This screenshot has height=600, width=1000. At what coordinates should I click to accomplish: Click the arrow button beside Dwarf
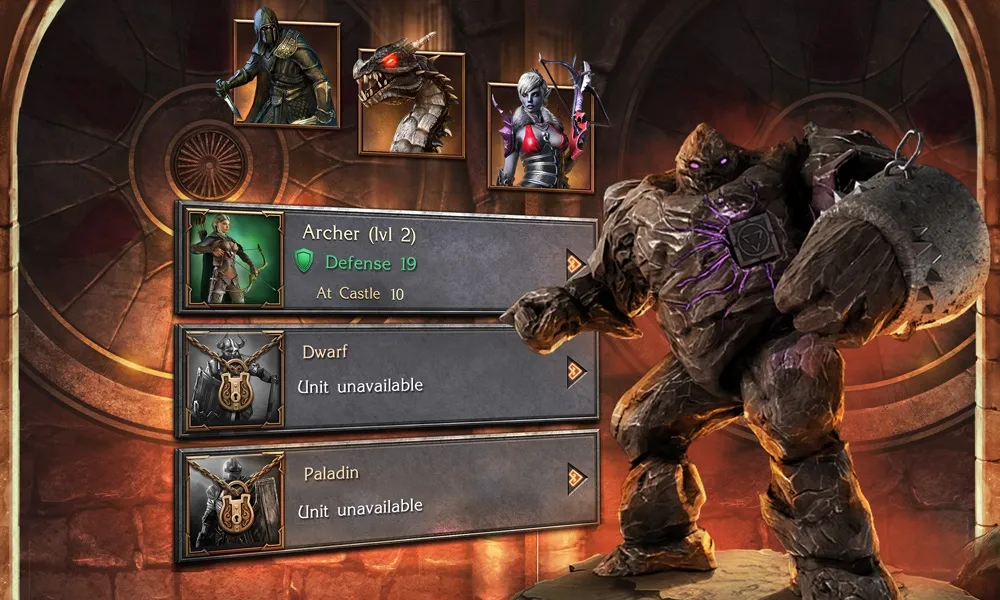575,372
